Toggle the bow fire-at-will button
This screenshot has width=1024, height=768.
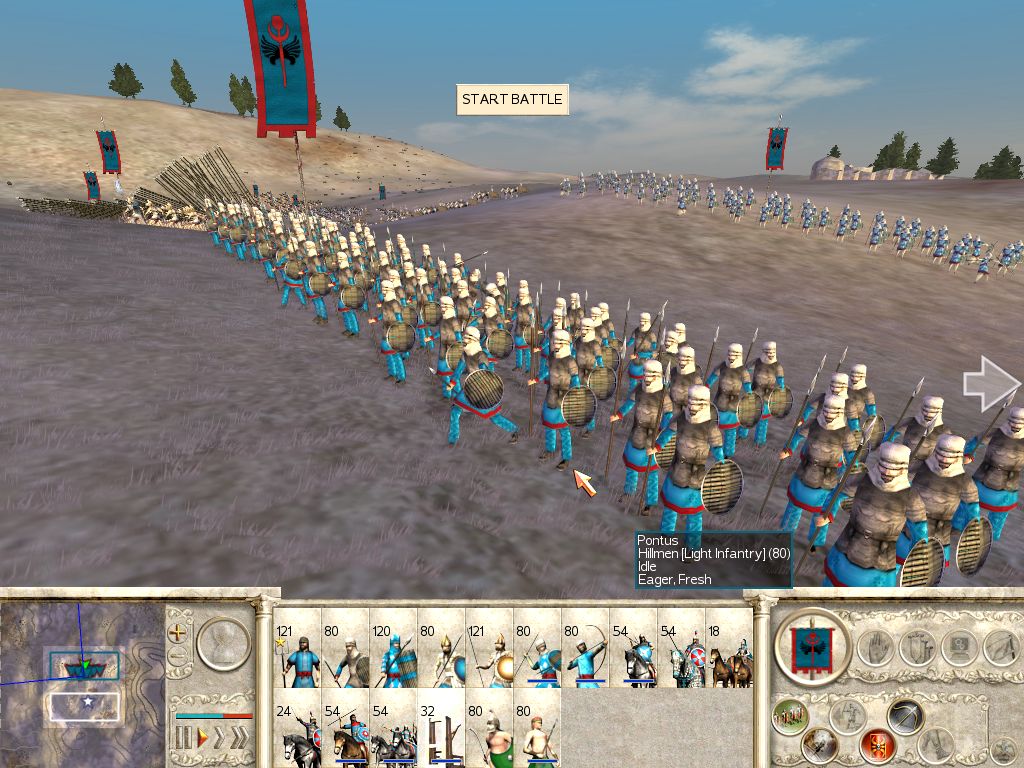[x=905, y=716]
